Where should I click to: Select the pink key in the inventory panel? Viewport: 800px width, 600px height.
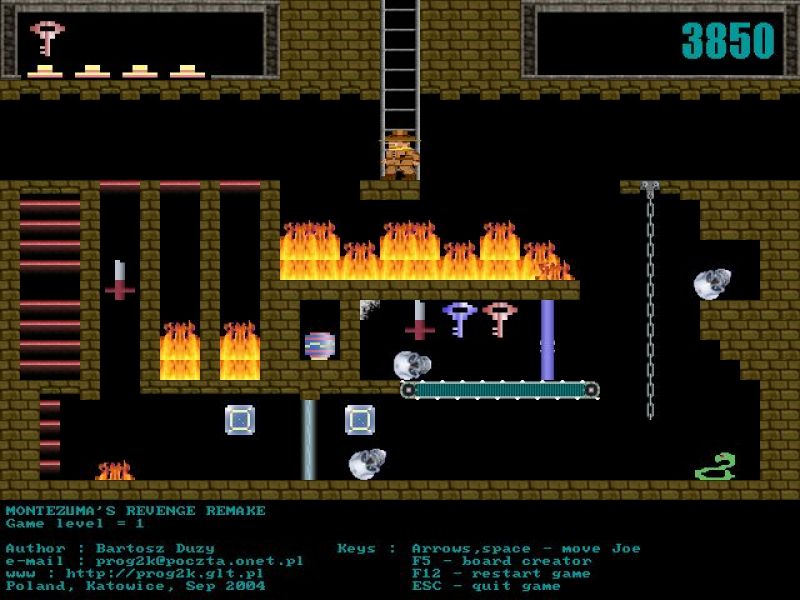click(x=46, y=37)
